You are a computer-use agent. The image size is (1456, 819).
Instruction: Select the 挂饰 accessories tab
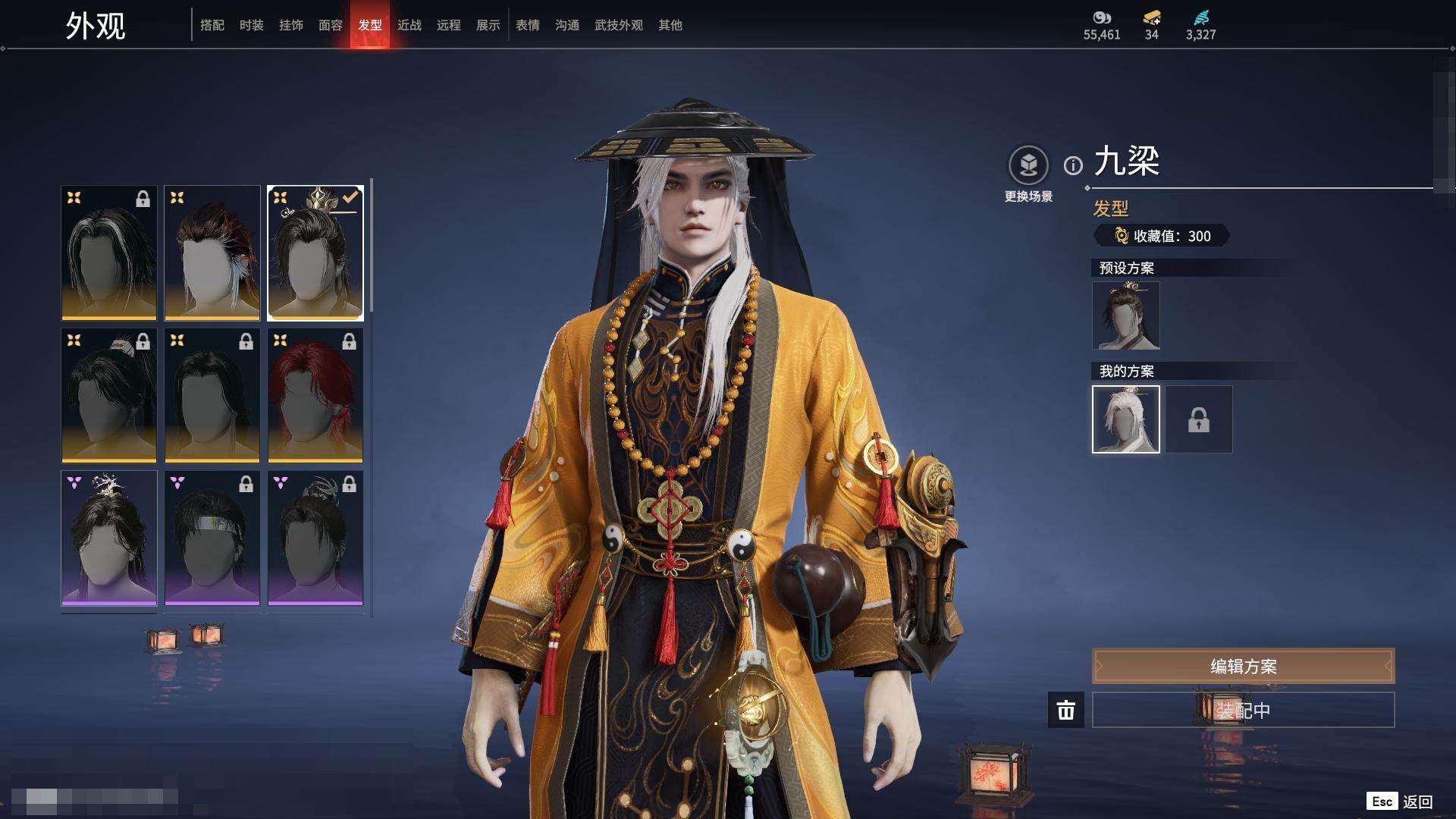coord(291,25)
